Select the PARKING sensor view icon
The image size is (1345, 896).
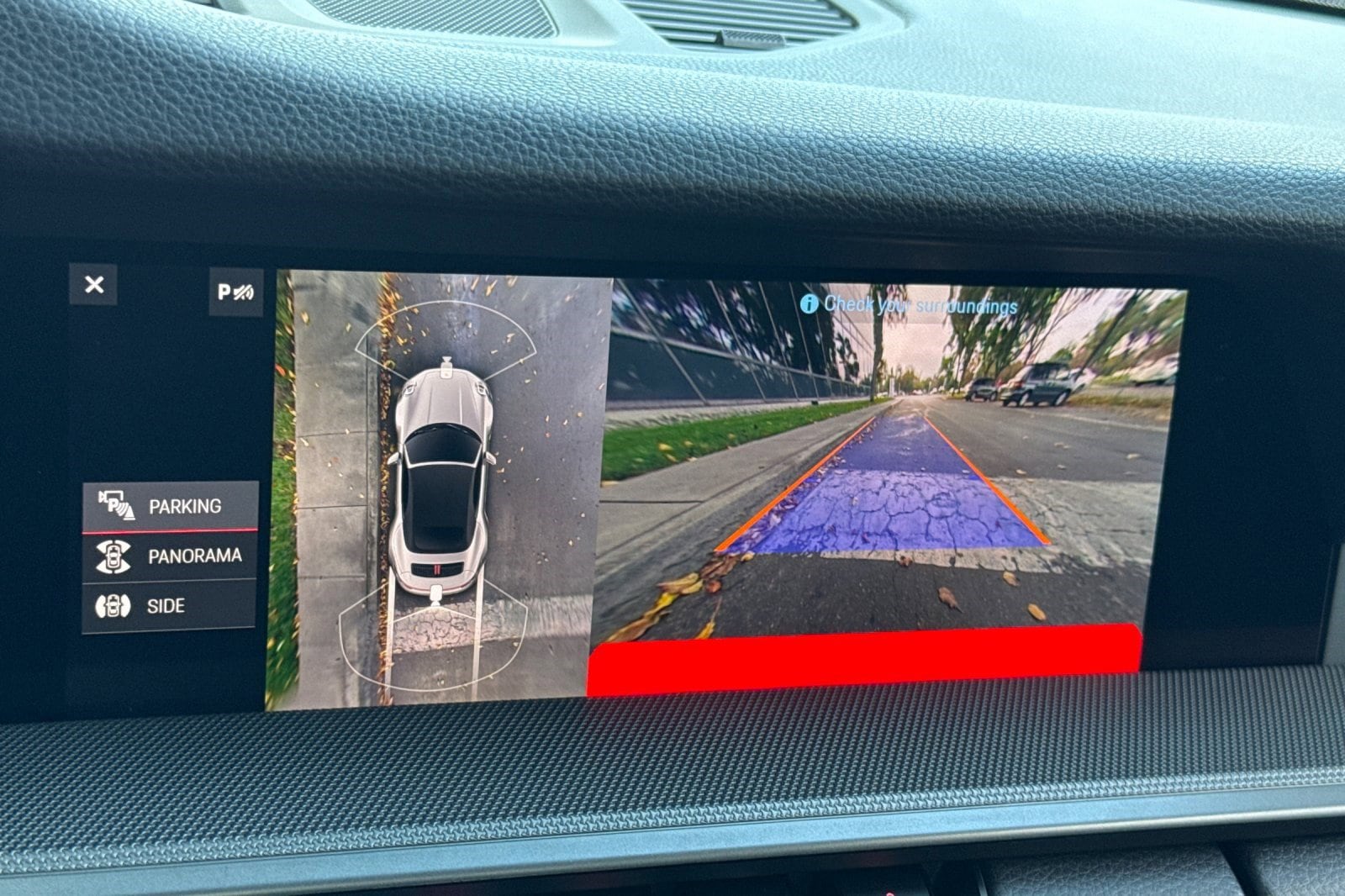click(x=118, y=506)
